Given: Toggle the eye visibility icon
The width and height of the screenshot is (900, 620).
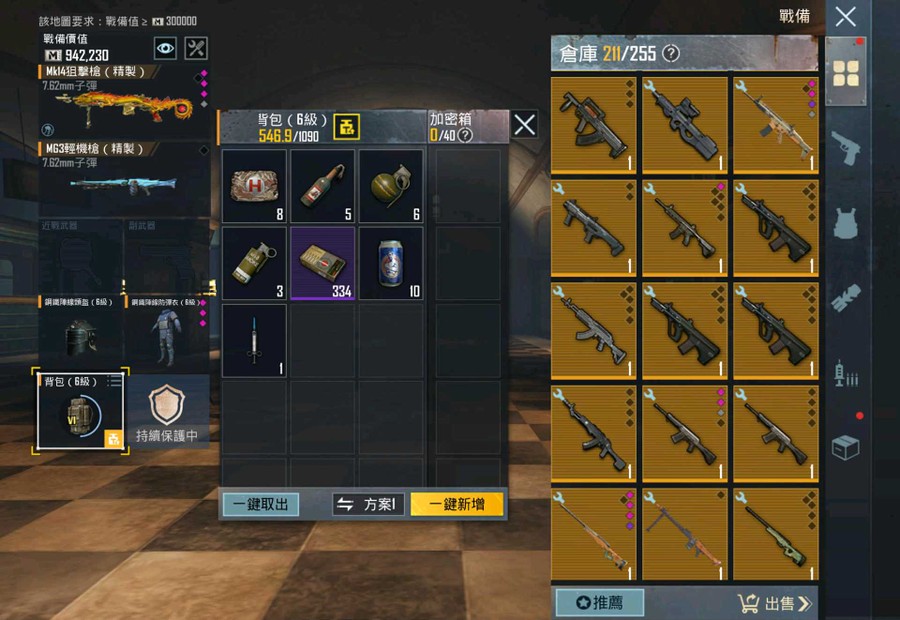Looking at the screenshot, I should [165, 48].
